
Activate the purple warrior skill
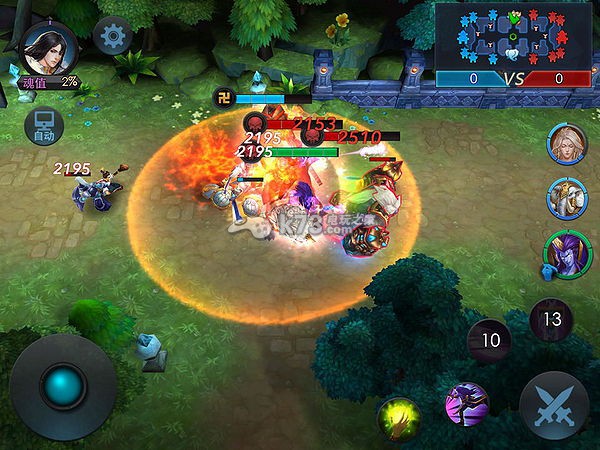tap(466, 403)
